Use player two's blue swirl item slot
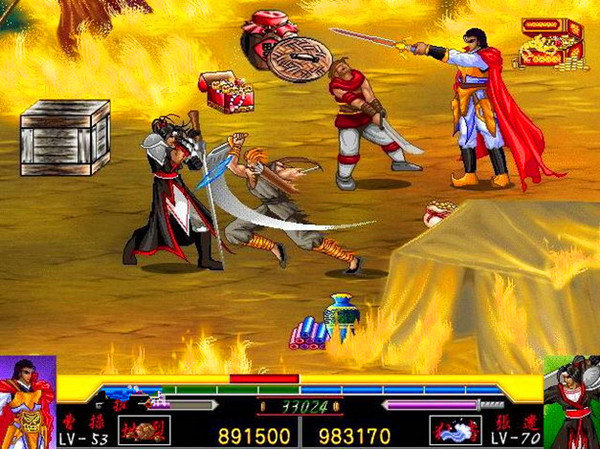Image resolution: width=600 pixels, height=449 pixels. (455, 431)
